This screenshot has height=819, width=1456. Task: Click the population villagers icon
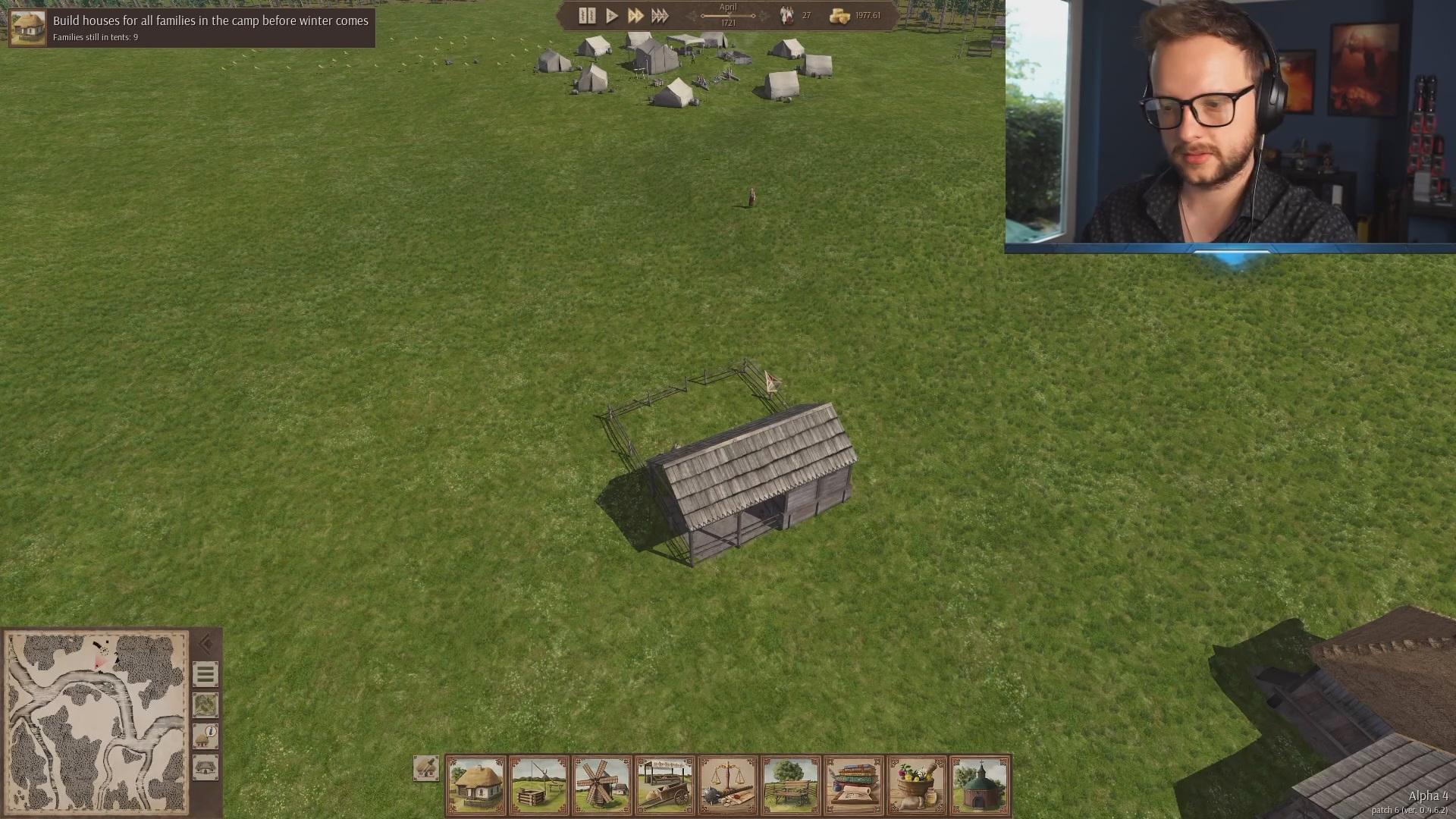click(x=786, y=15)
